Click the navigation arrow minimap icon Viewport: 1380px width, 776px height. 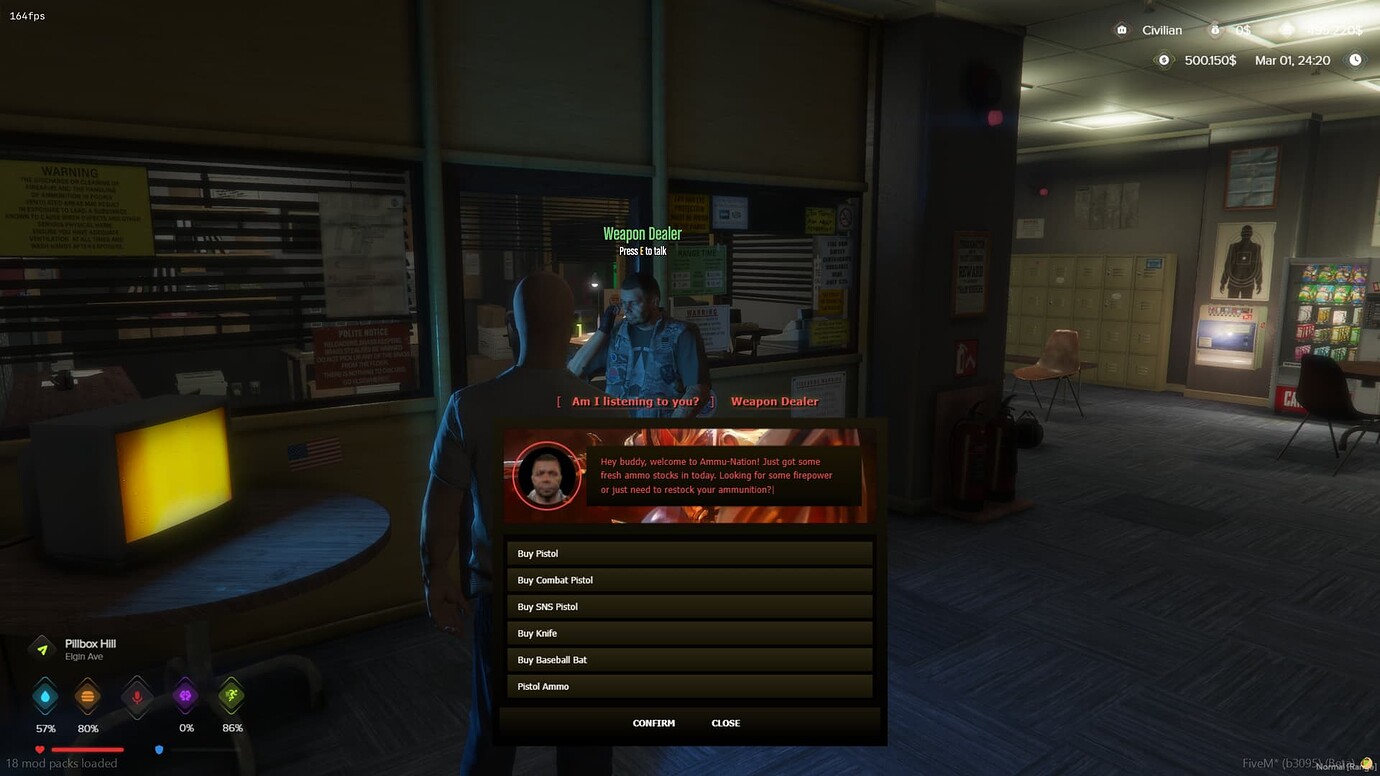(41, 646)
